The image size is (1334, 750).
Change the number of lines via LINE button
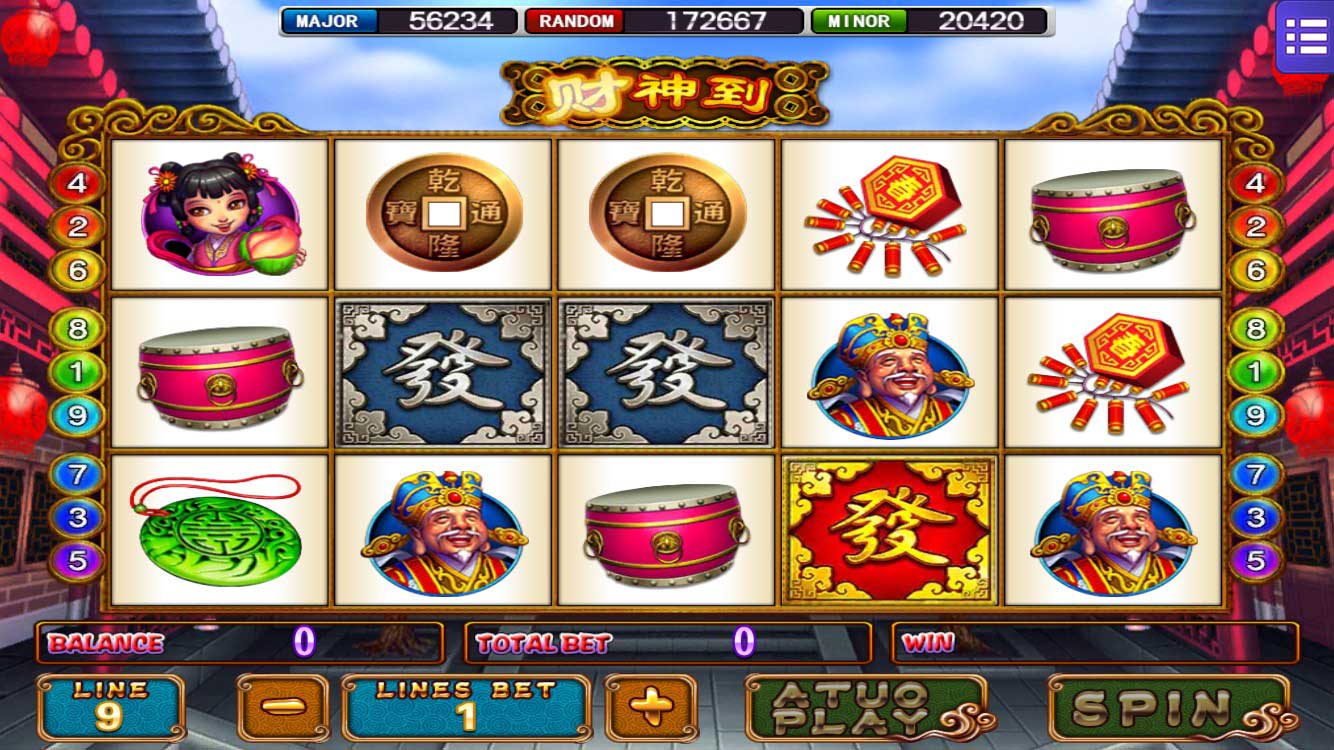point(111,707)
